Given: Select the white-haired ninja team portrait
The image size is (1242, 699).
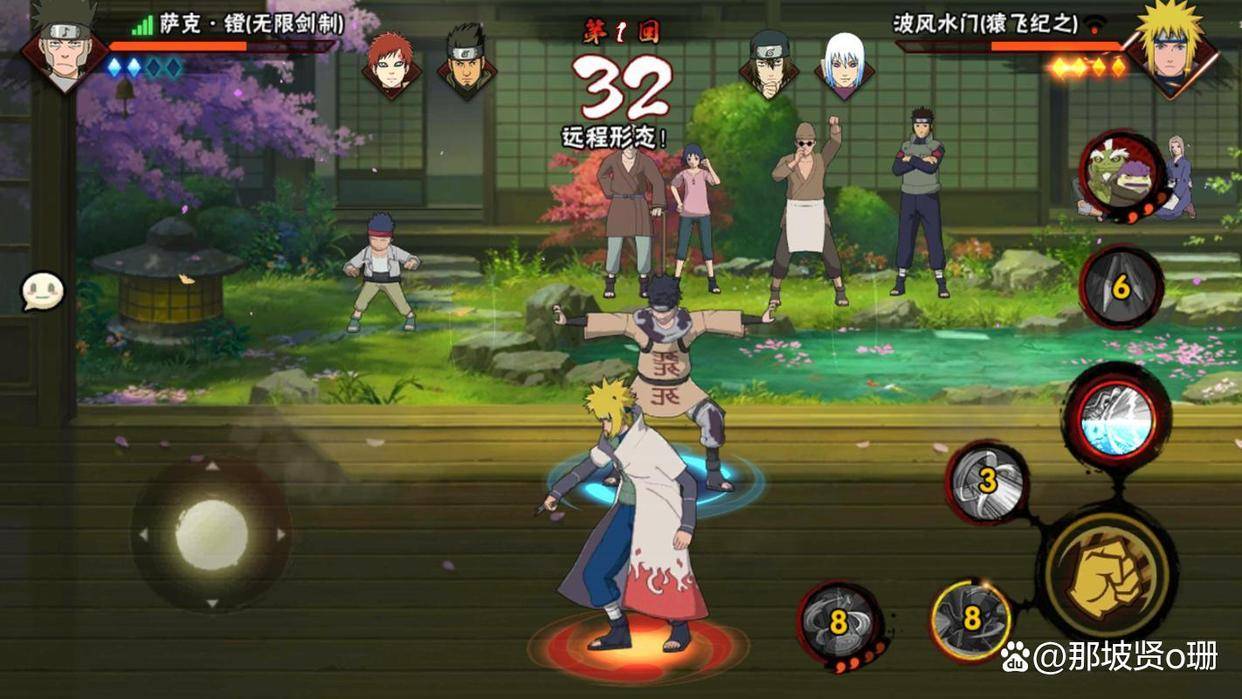Looking at the screenshot, I should click(x=844, y=62).
